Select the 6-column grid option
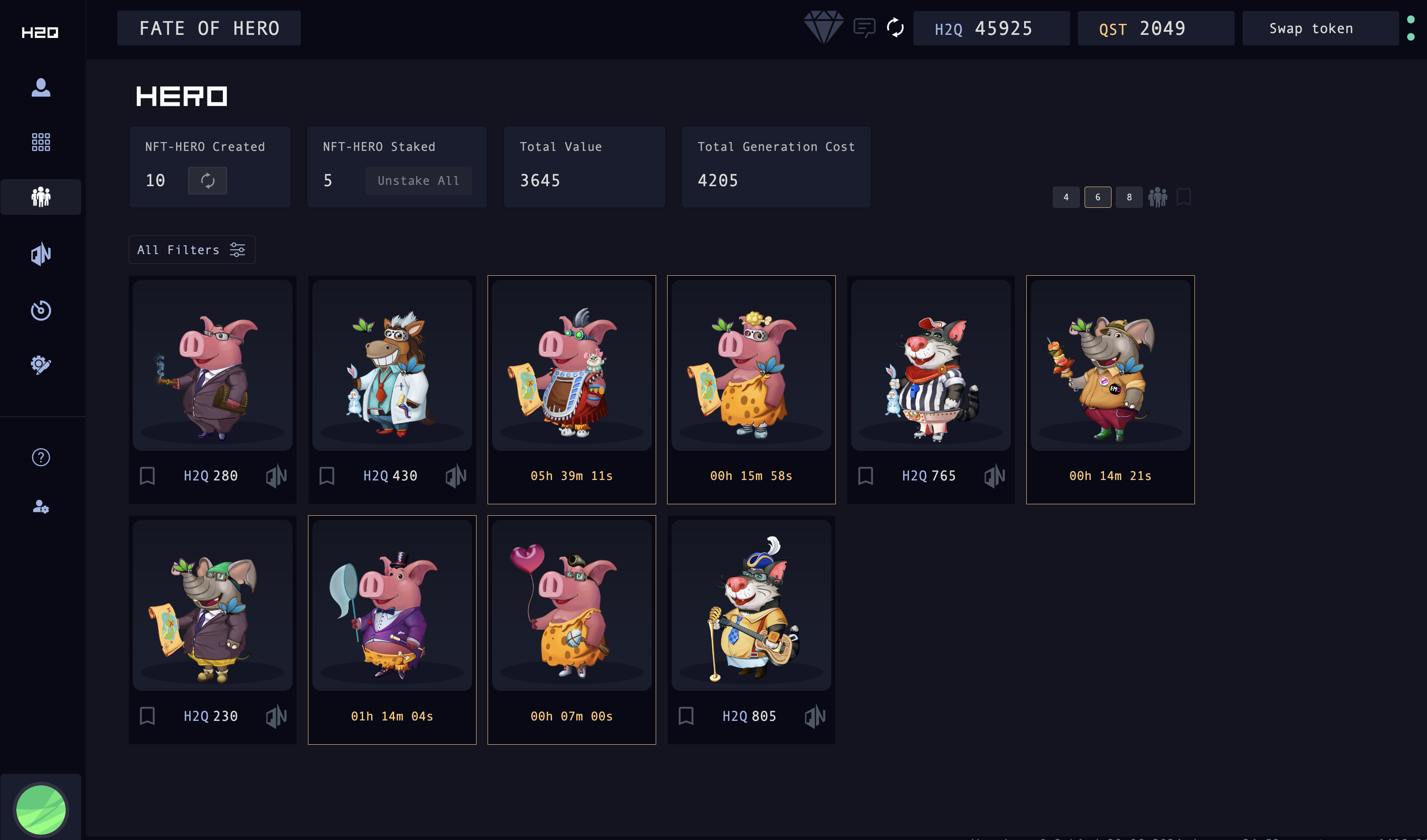This screenshot has height=840, width=1427. [1097, 197]
